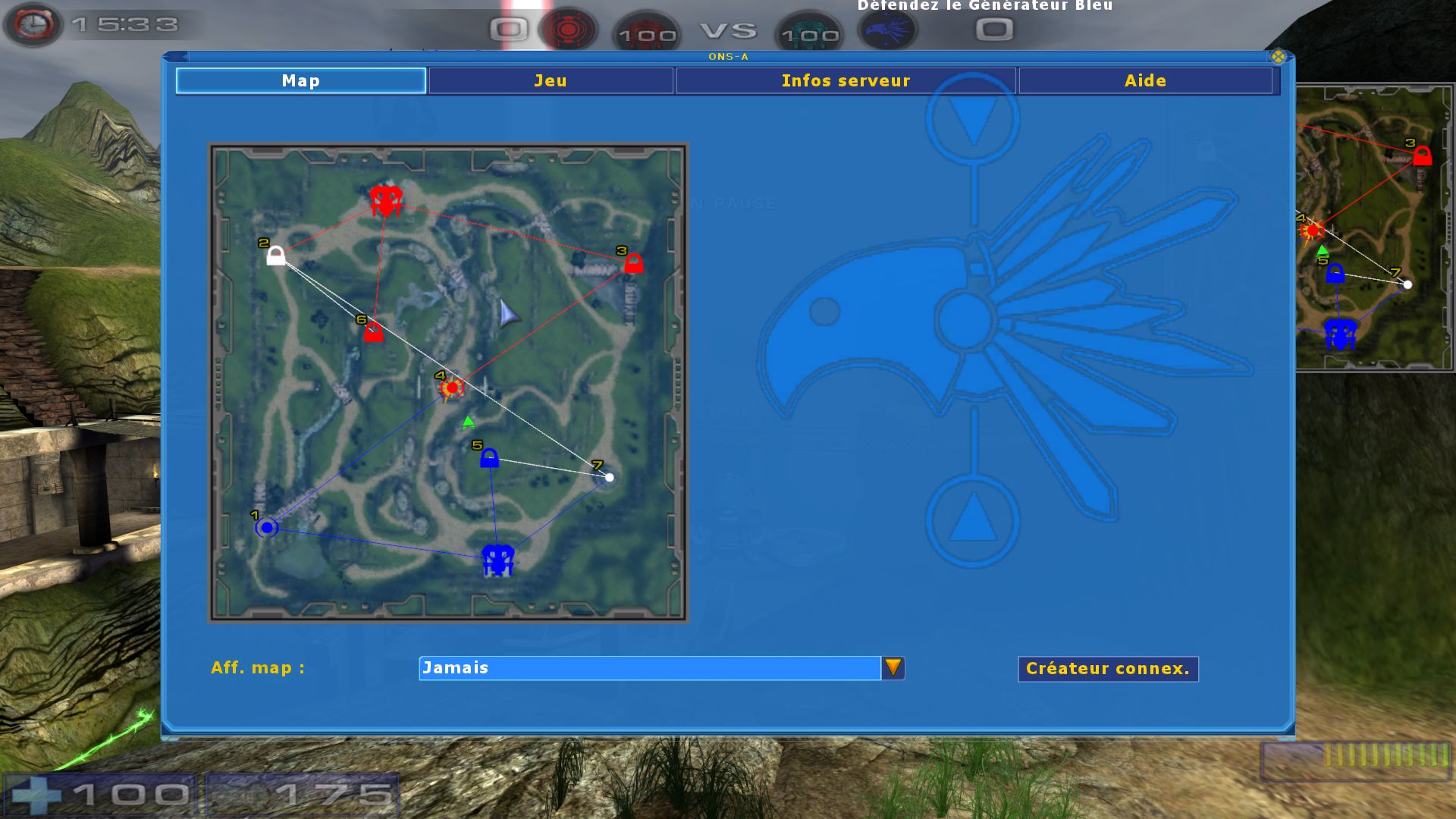Open the Aff. map dropdown
1456x819 pixels.
(x=893, y=667)
